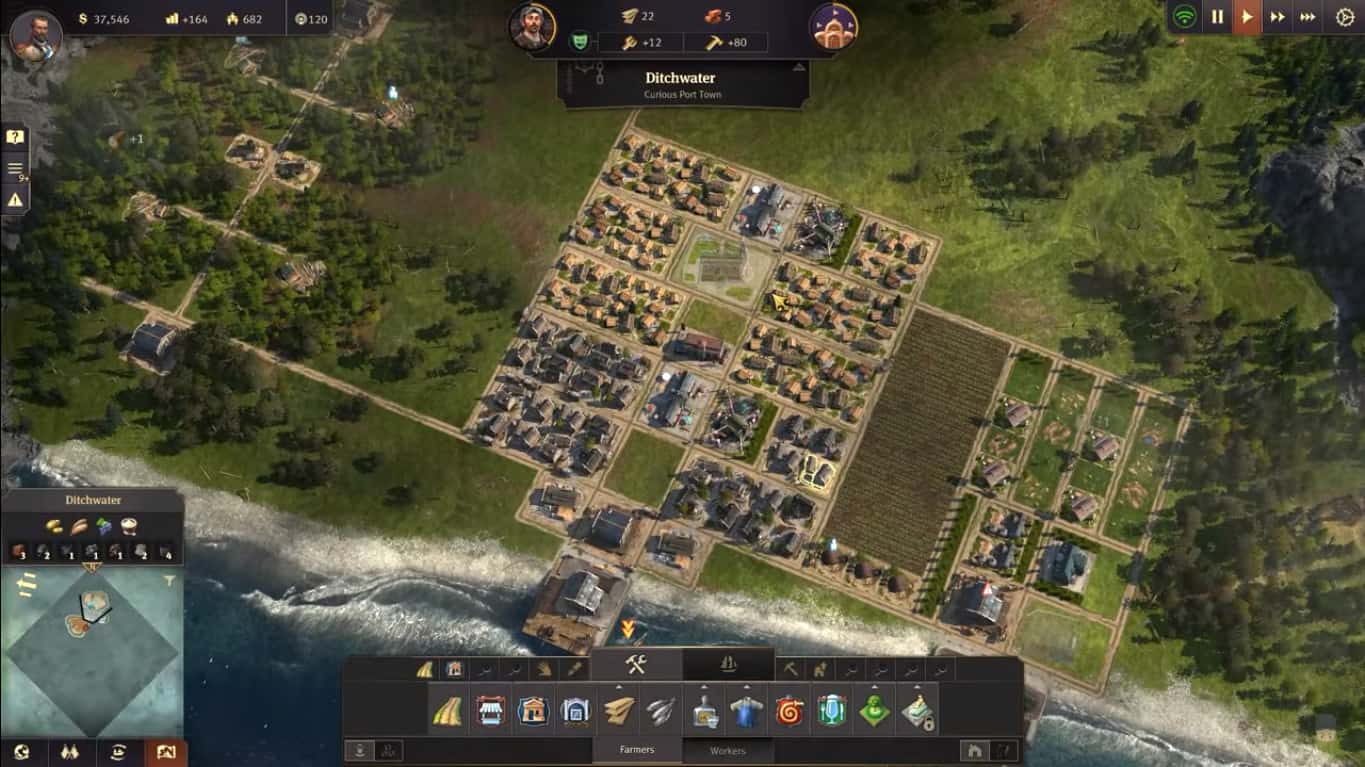The height and width of the screenshot is (767, 1365).
Task: Pause the game speed
Action: 1217,17
